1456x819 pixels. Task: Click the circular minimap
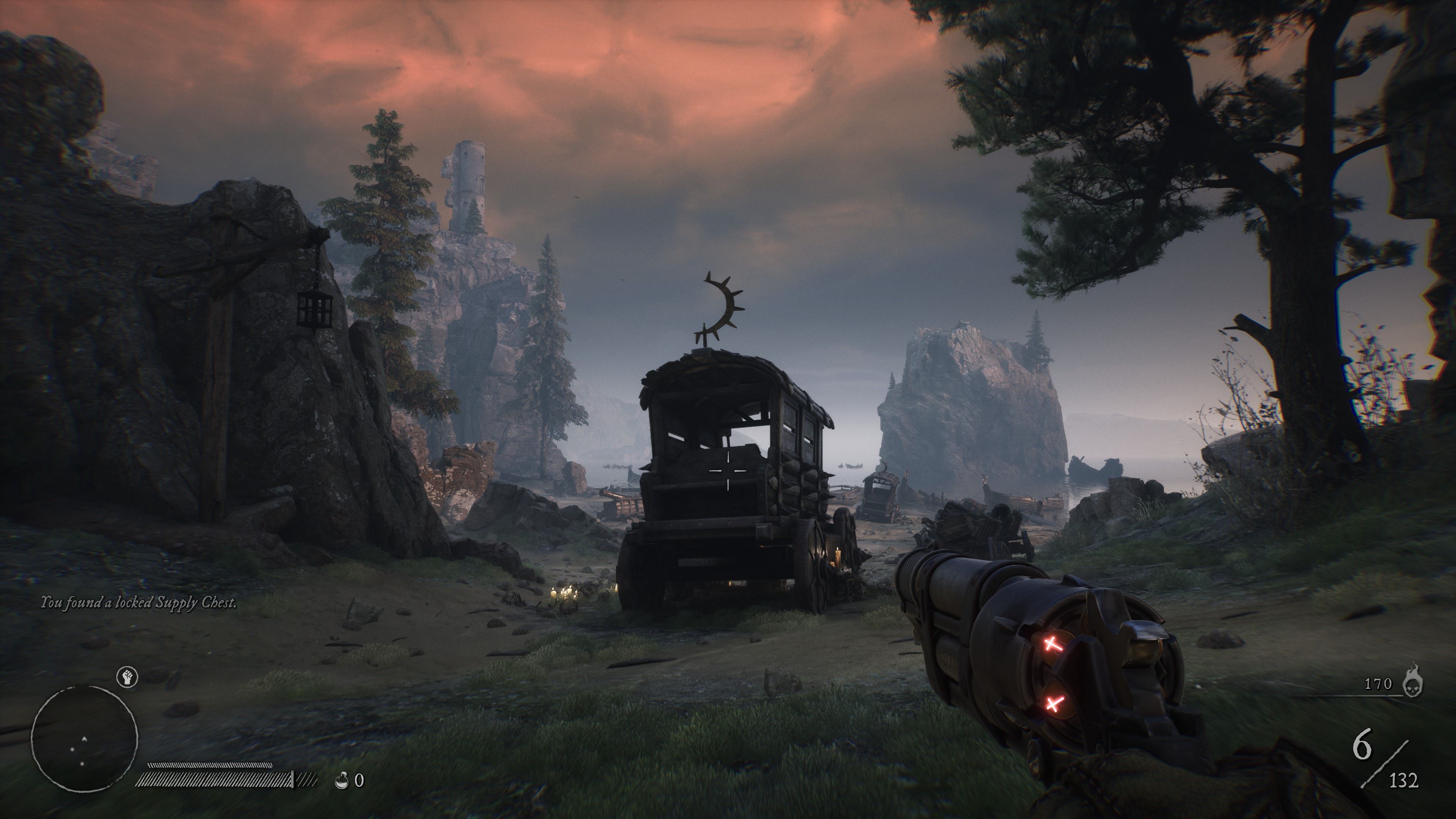(84, 739)
